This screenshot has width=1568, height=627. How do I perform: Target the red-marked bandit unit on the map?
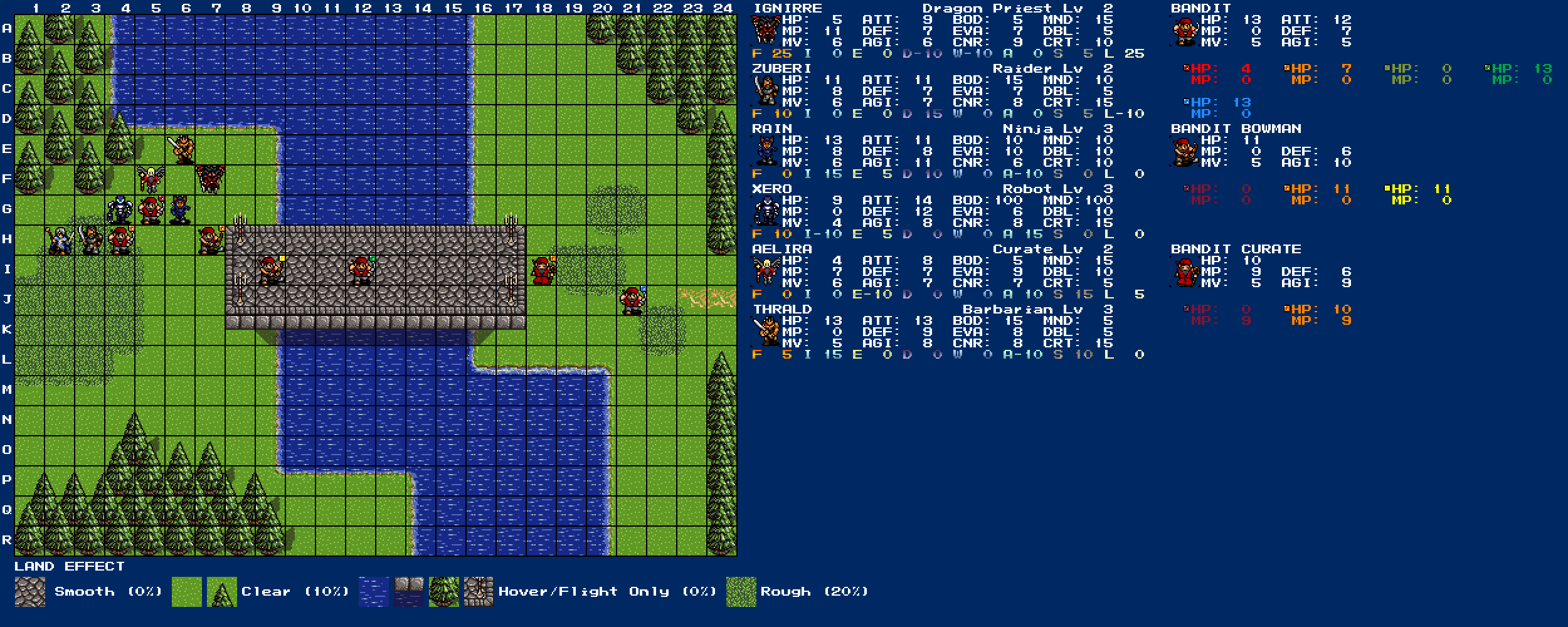(150, 210)
